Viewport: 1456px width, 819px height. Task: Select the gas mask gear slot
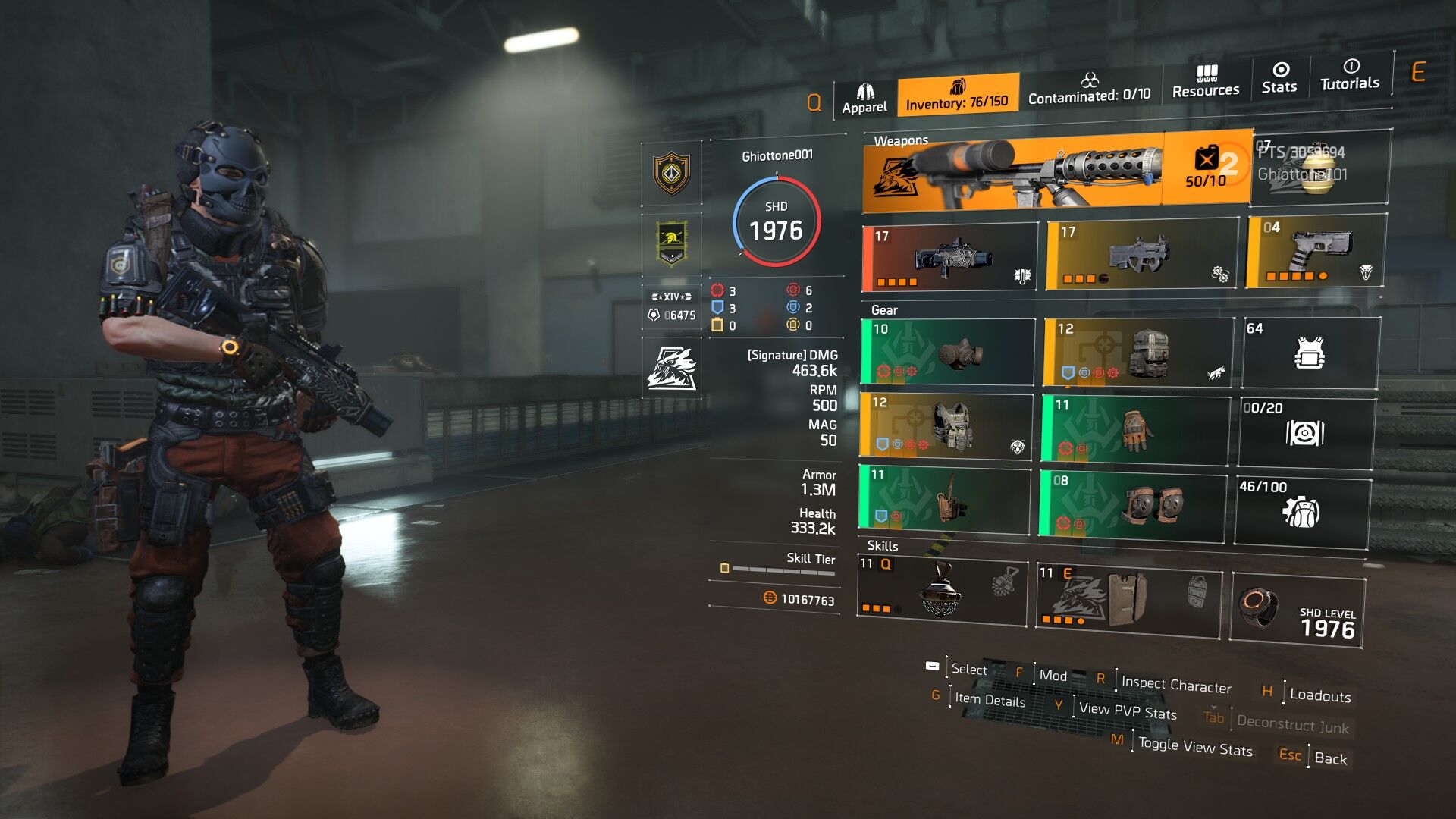click(948, 352)
